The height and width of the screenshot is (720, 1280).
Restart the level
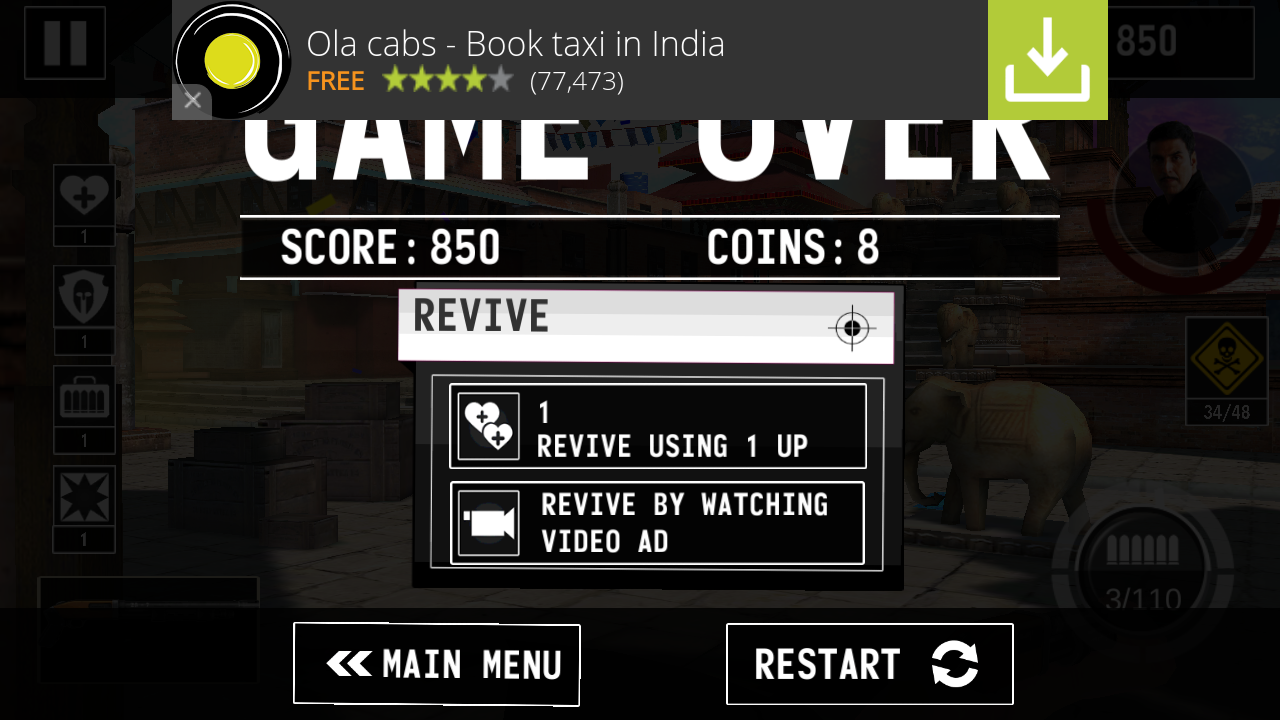click(x=869, y=664)
